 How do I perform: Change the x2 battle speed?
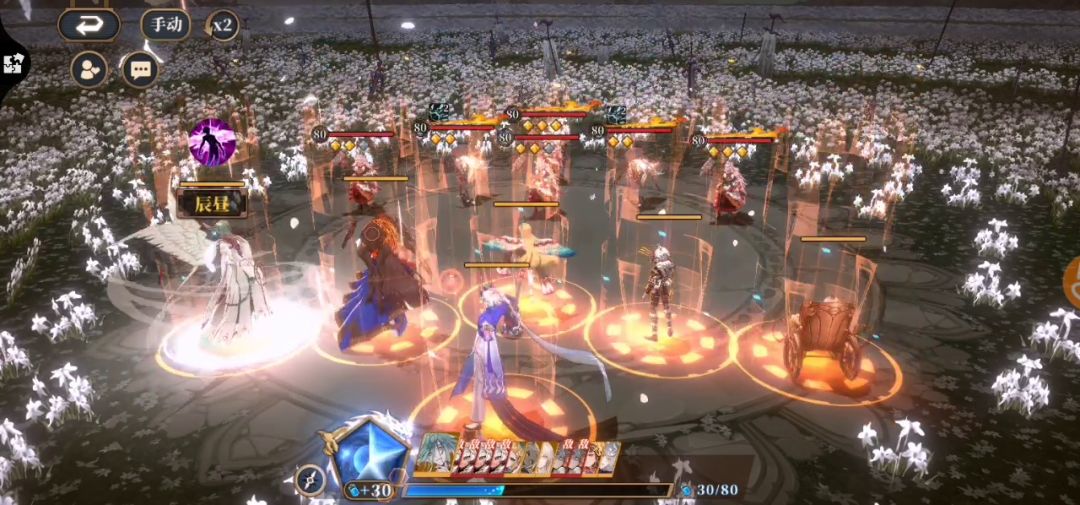(223, 25)
